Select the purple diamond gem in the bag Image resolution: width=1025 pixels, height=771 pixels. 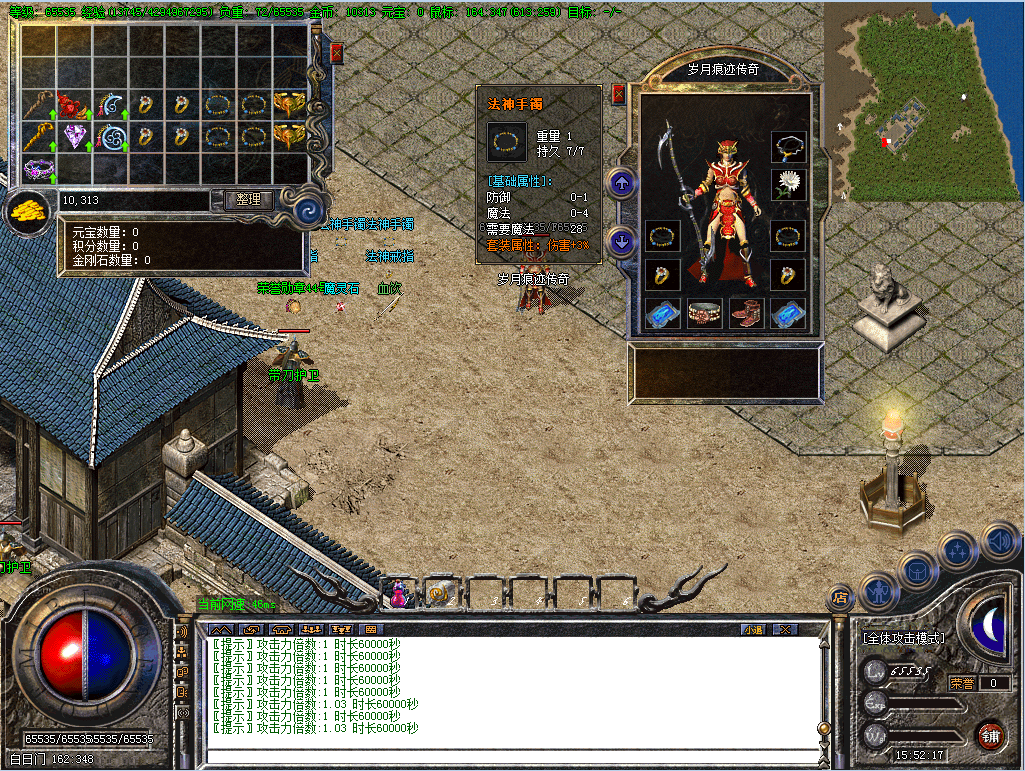click(75, 135)
